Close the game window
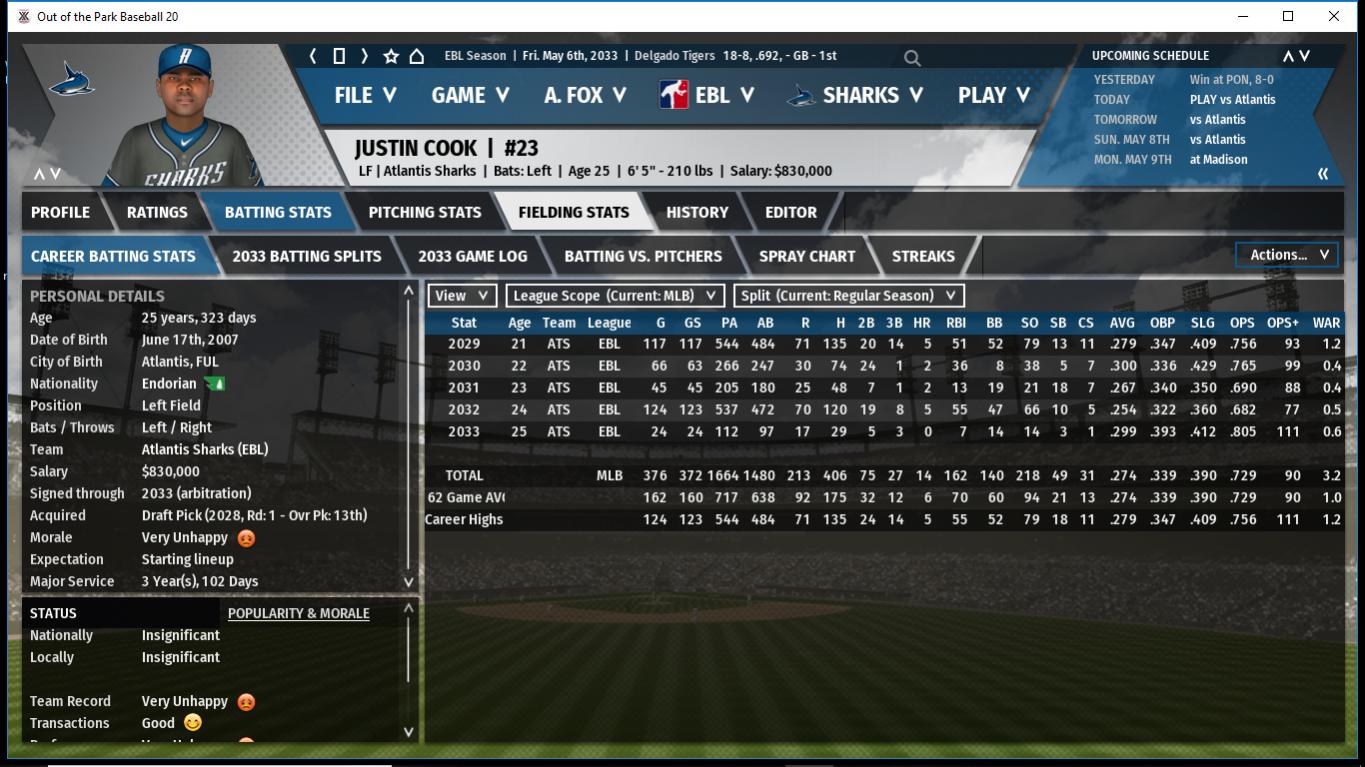 pyautogui.click(x=1333, y=16)
